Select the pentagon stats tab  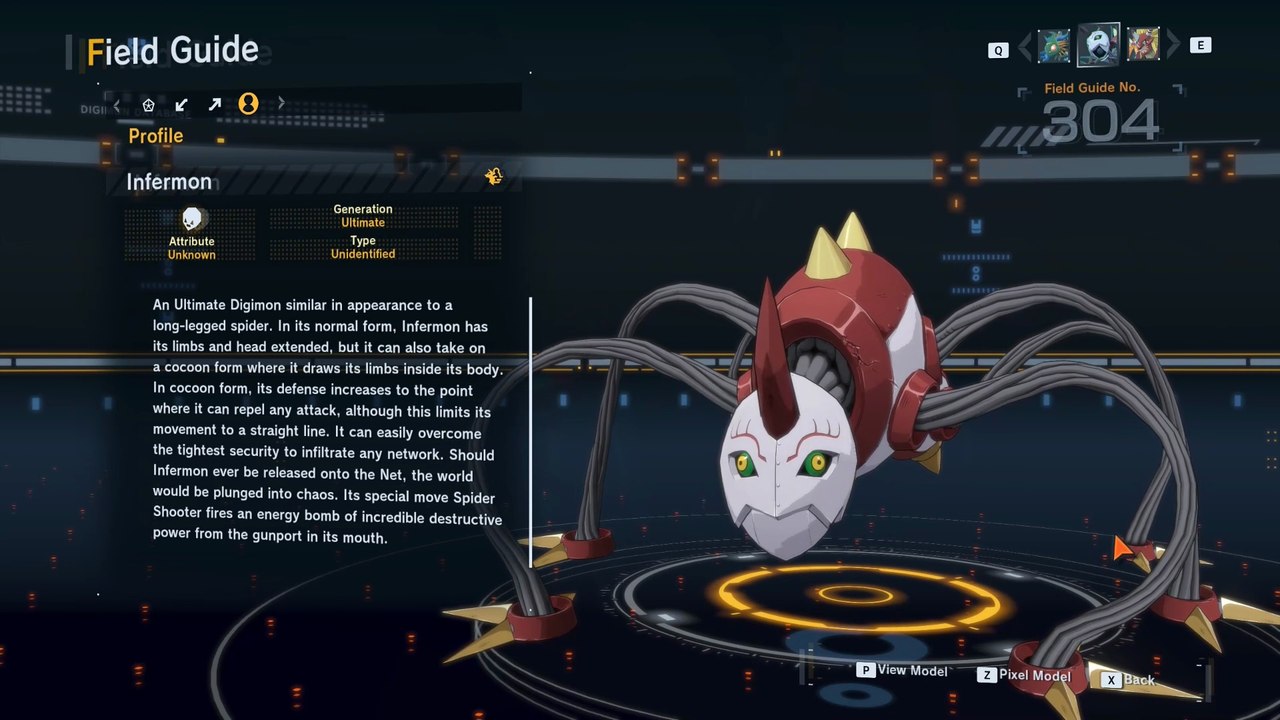(148, 104)
